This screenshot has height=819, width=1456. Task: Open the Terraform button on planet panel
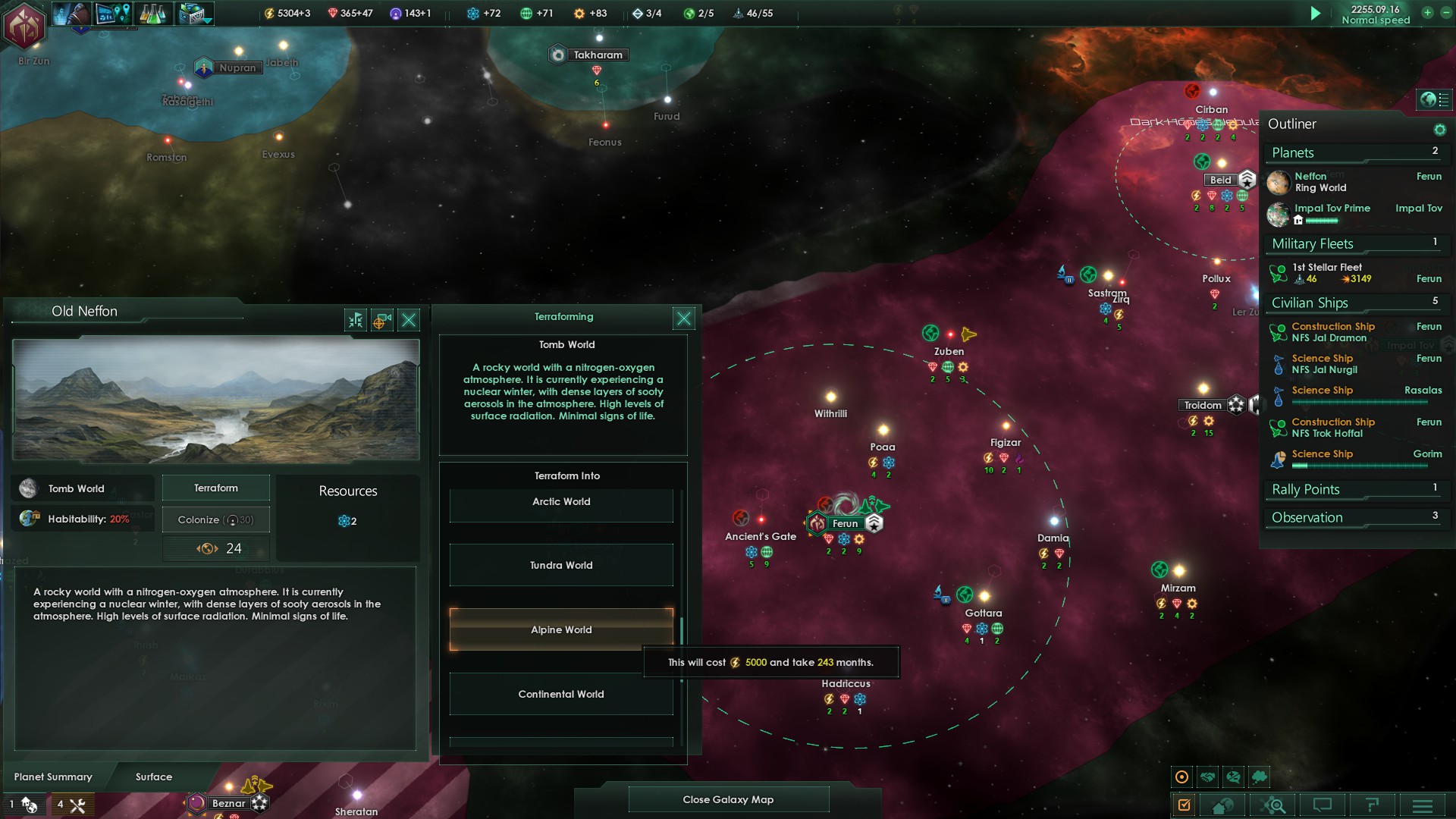click(x=216, y=488)
